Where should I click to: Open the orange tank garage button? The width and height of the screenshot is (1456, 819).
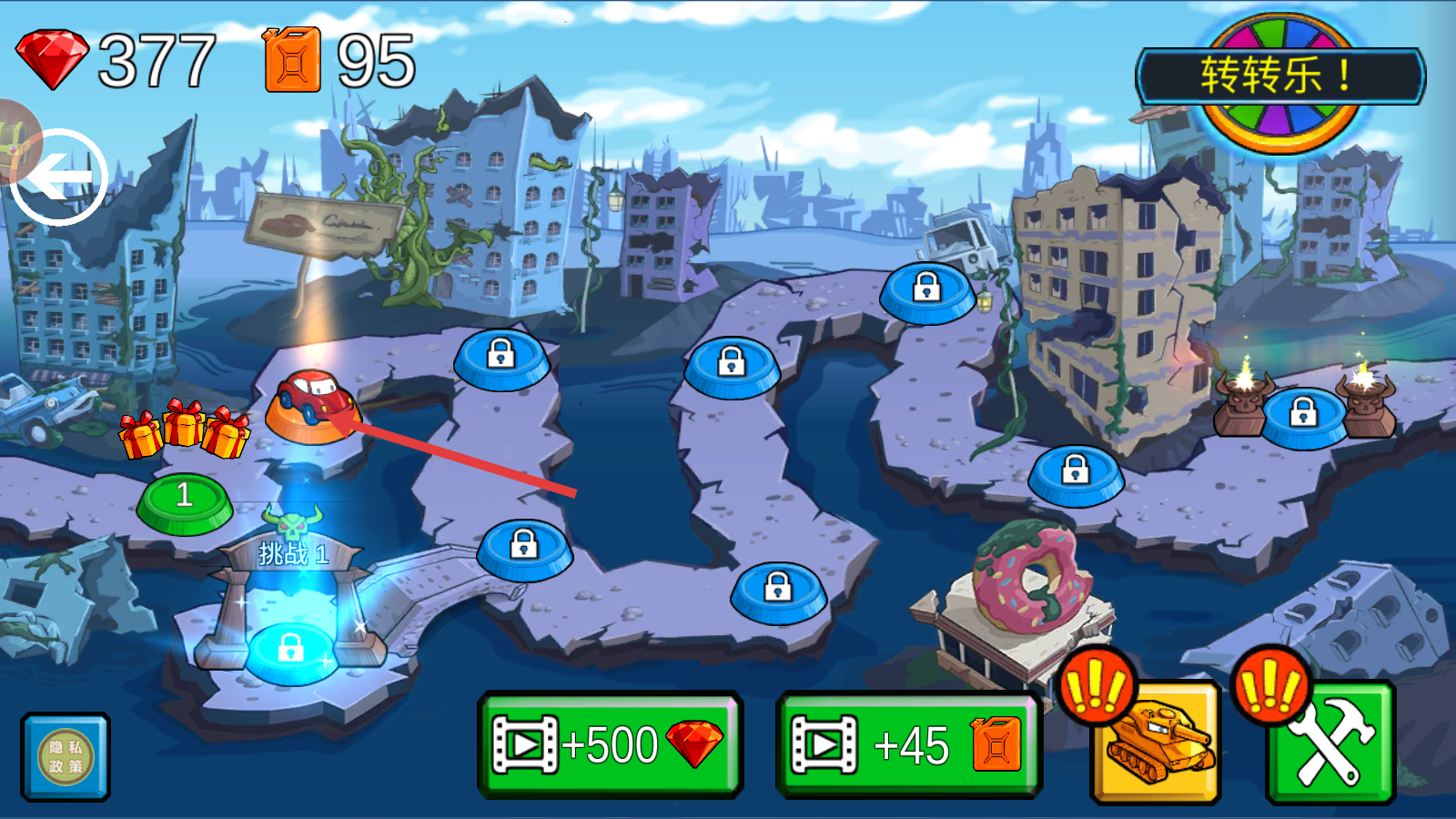(1156, 742)
